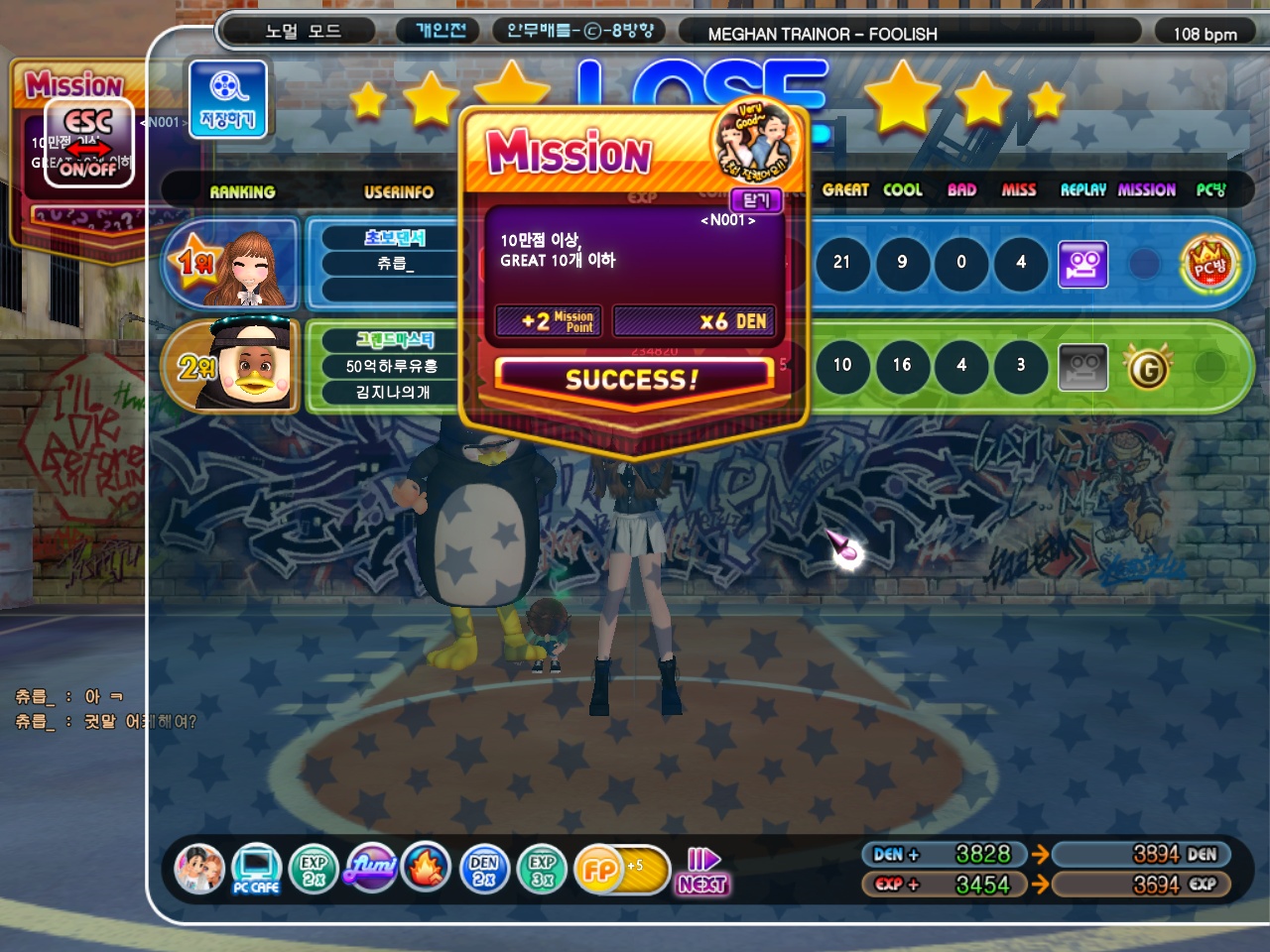The height and width of the screenshot is (952, 1270).
Task: Toggle the ESC ON/OFF mission panel
Action: click(88, 144)
